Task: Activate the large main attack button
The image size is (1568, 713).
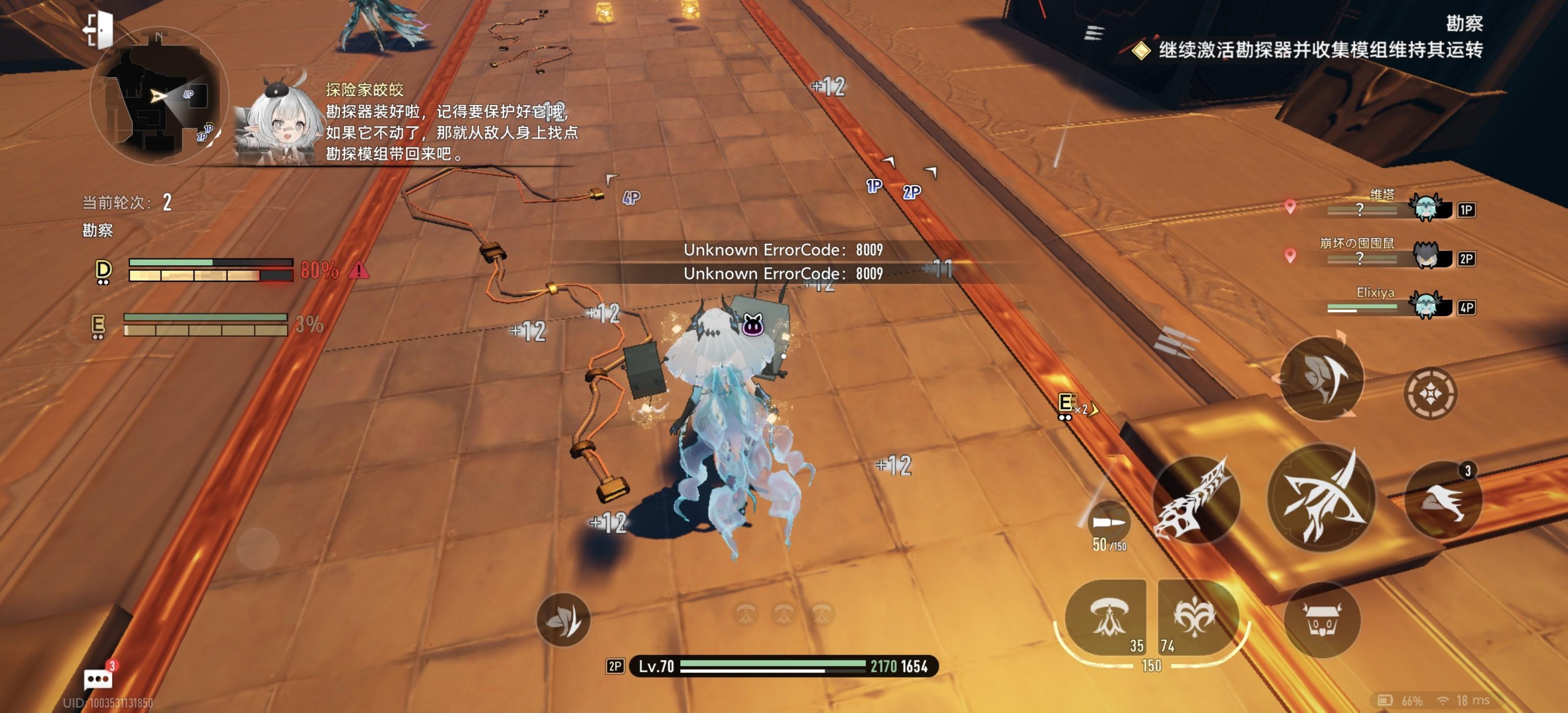Action: pos(1320,499)
